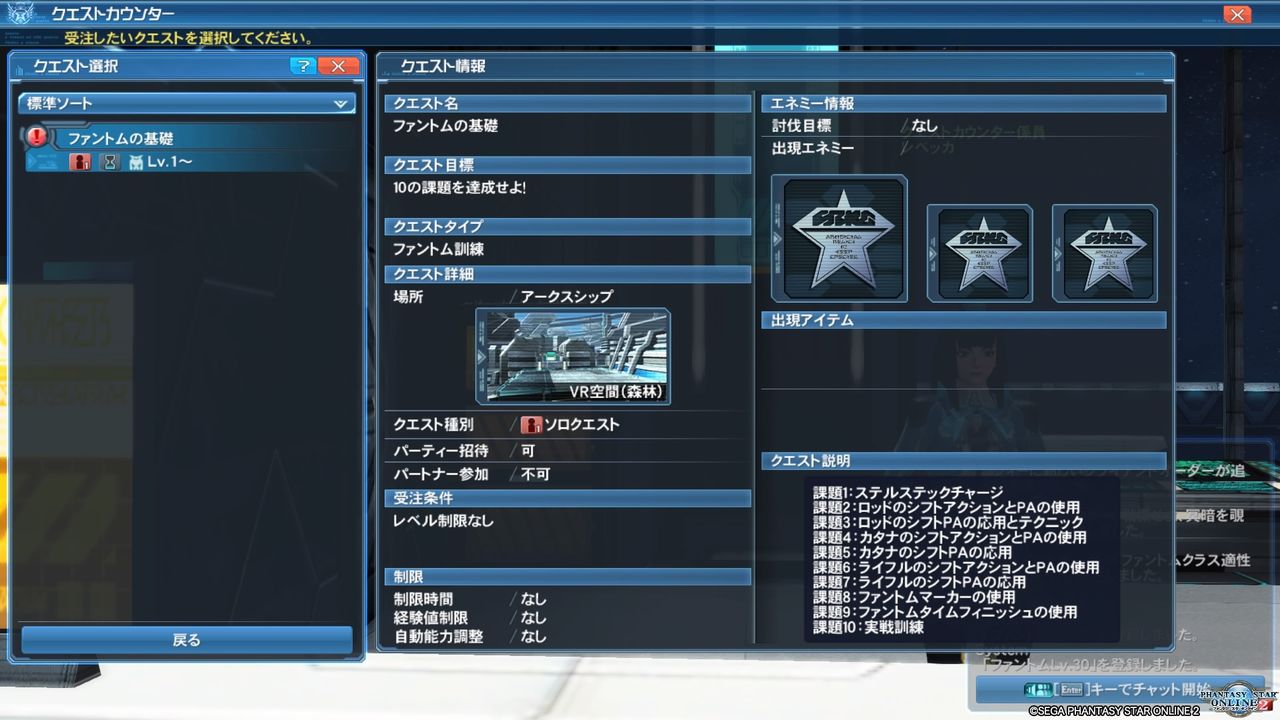Click the VR空間（森林） location preview image
Viewport: 1280px width, 720px height.
(x=571, y=355)
